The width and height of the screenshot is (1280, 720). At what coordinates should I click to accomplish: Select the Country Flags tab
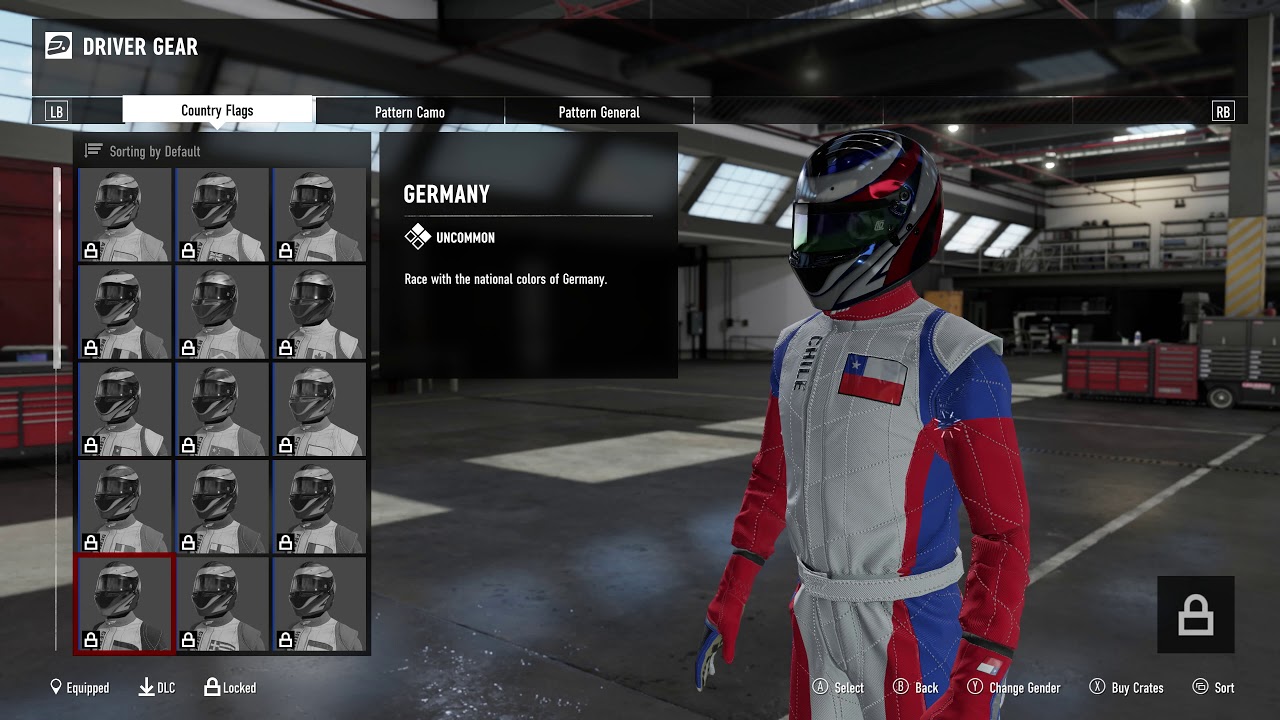coord(217,110)
